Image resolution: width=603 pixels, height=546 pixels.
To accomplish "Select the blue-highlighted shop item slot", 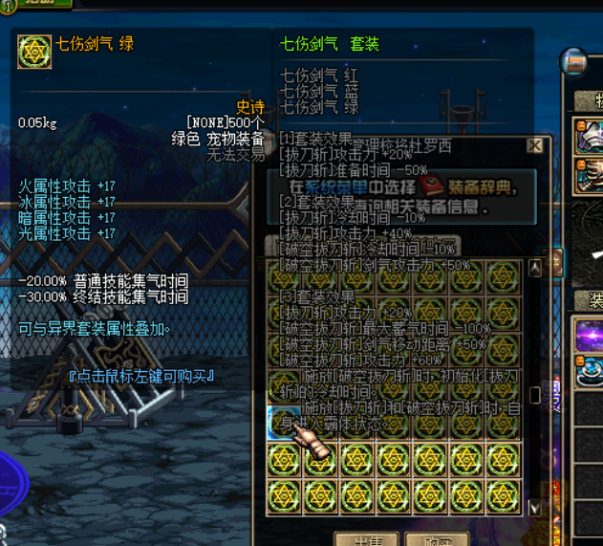I will pos(284,423).
